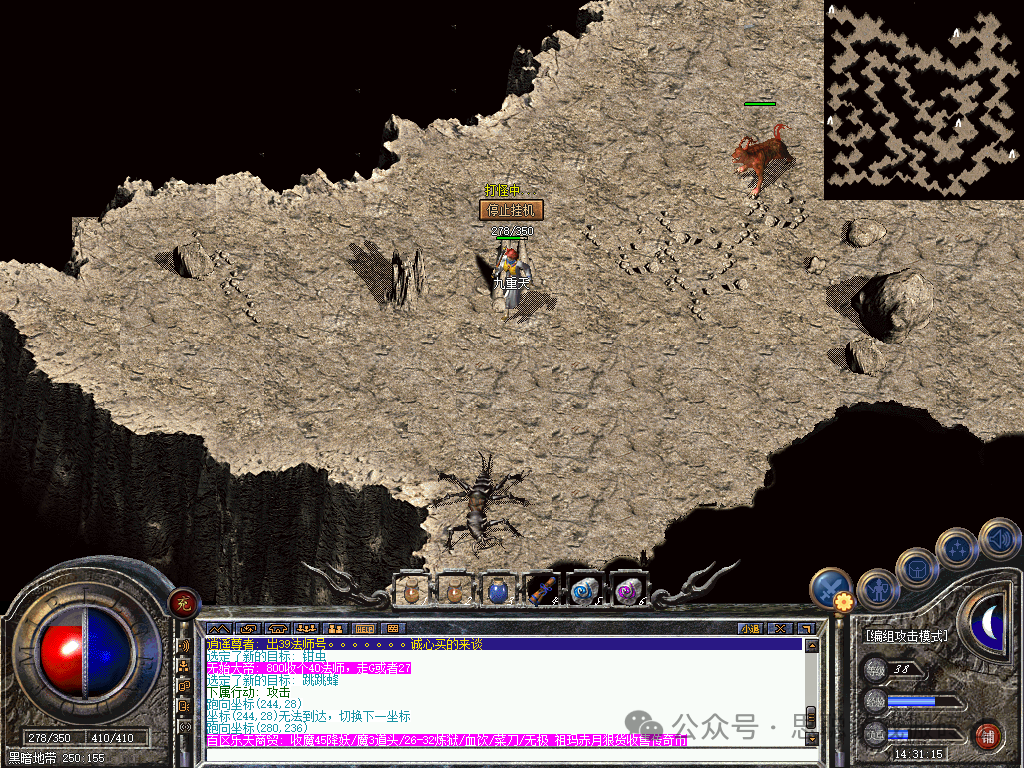Open the red 铺 shop button
The width and height of the screenshot is (1024, 768).
click(x=988, y=737)
